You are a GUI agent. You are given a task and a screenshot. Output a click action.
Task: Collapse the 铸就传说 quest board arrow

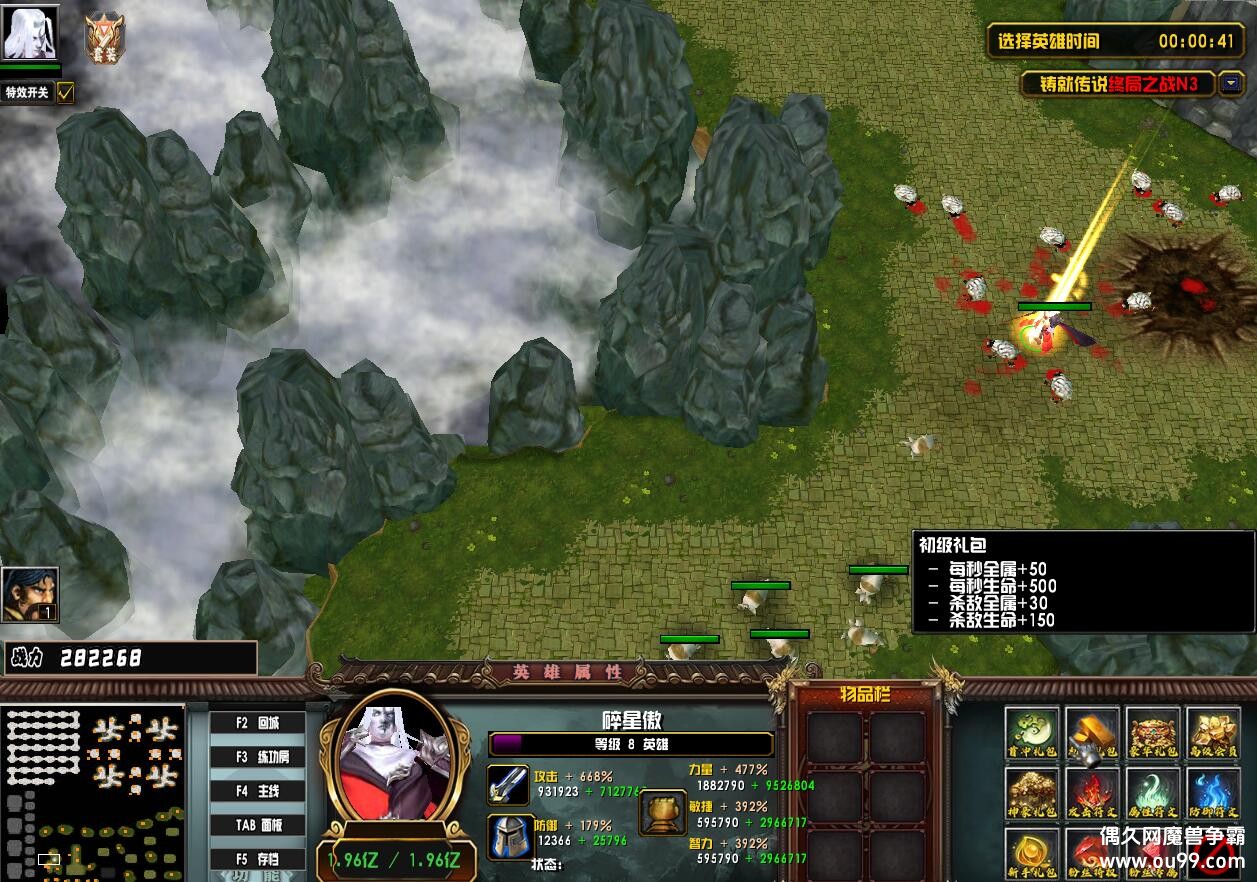(1232, 84)
